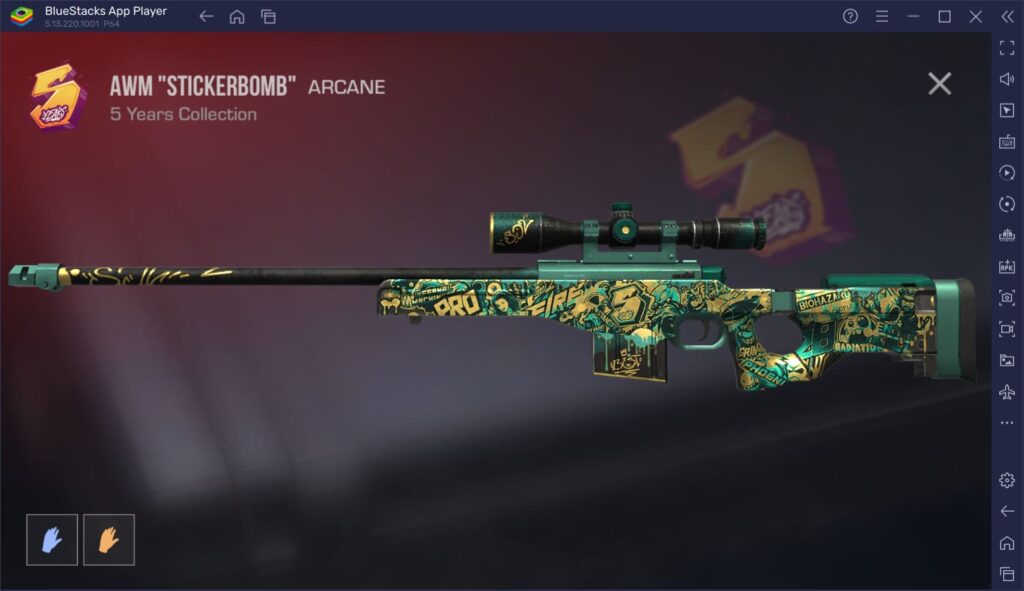Choose the orange glove option
The width and height of the screenshot is (1024, 591).
(109, 540)
